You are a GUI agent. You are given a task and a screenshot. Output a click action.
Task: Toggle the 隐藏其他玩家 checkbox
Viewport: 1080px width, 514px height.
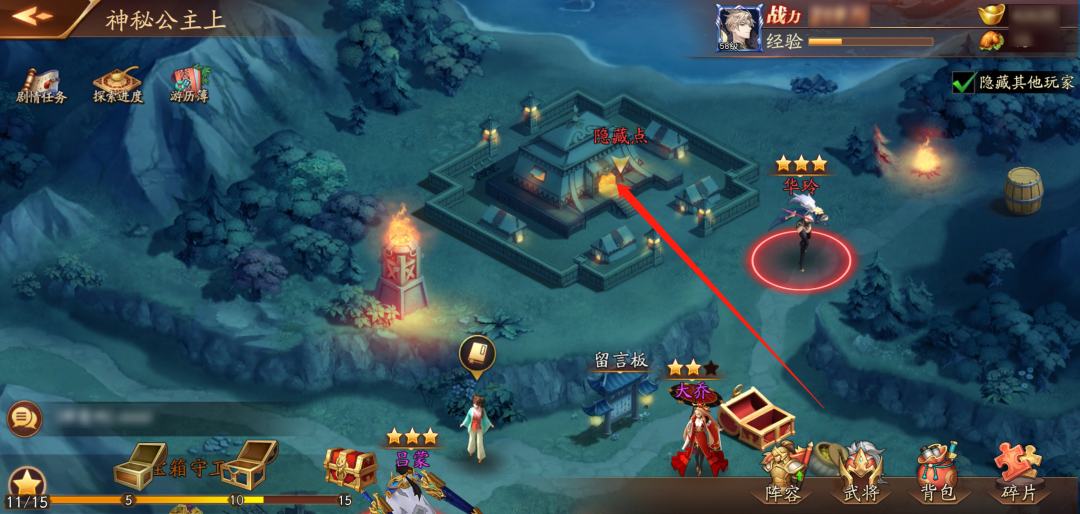[x=963, y=83]
